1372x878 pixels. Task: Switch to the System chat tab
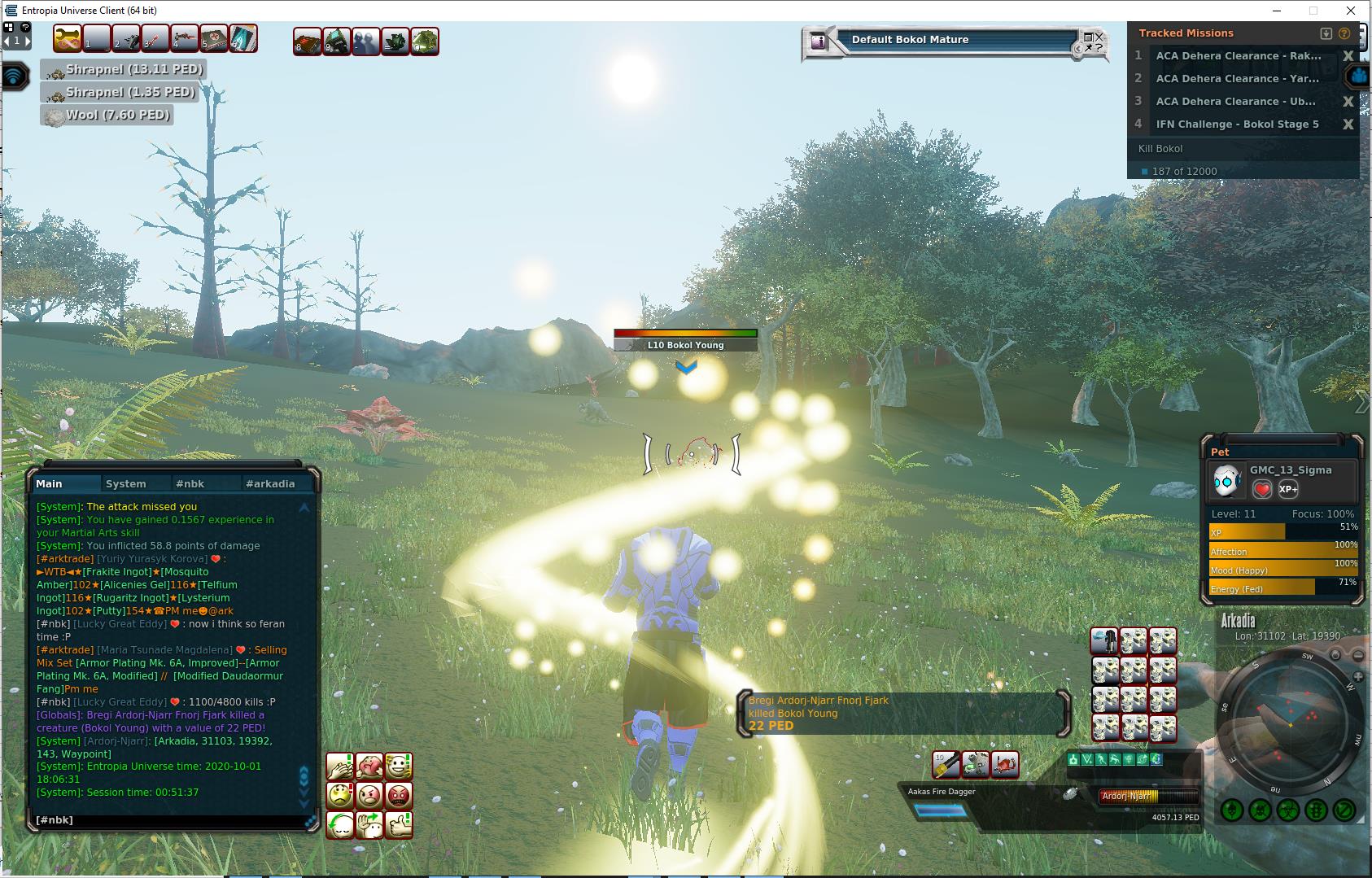click(x=125, y=483)
